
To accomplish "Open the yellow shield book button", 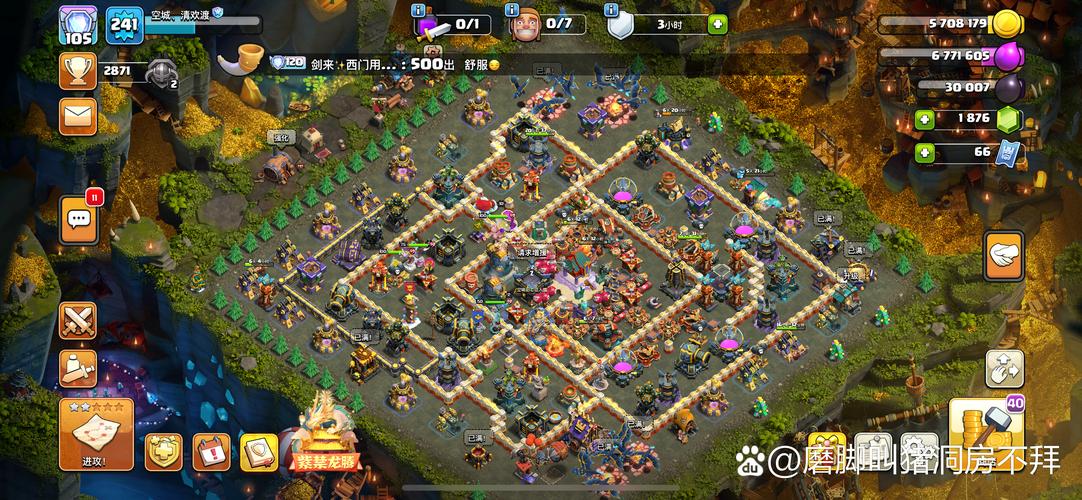I will pos(258,452).
